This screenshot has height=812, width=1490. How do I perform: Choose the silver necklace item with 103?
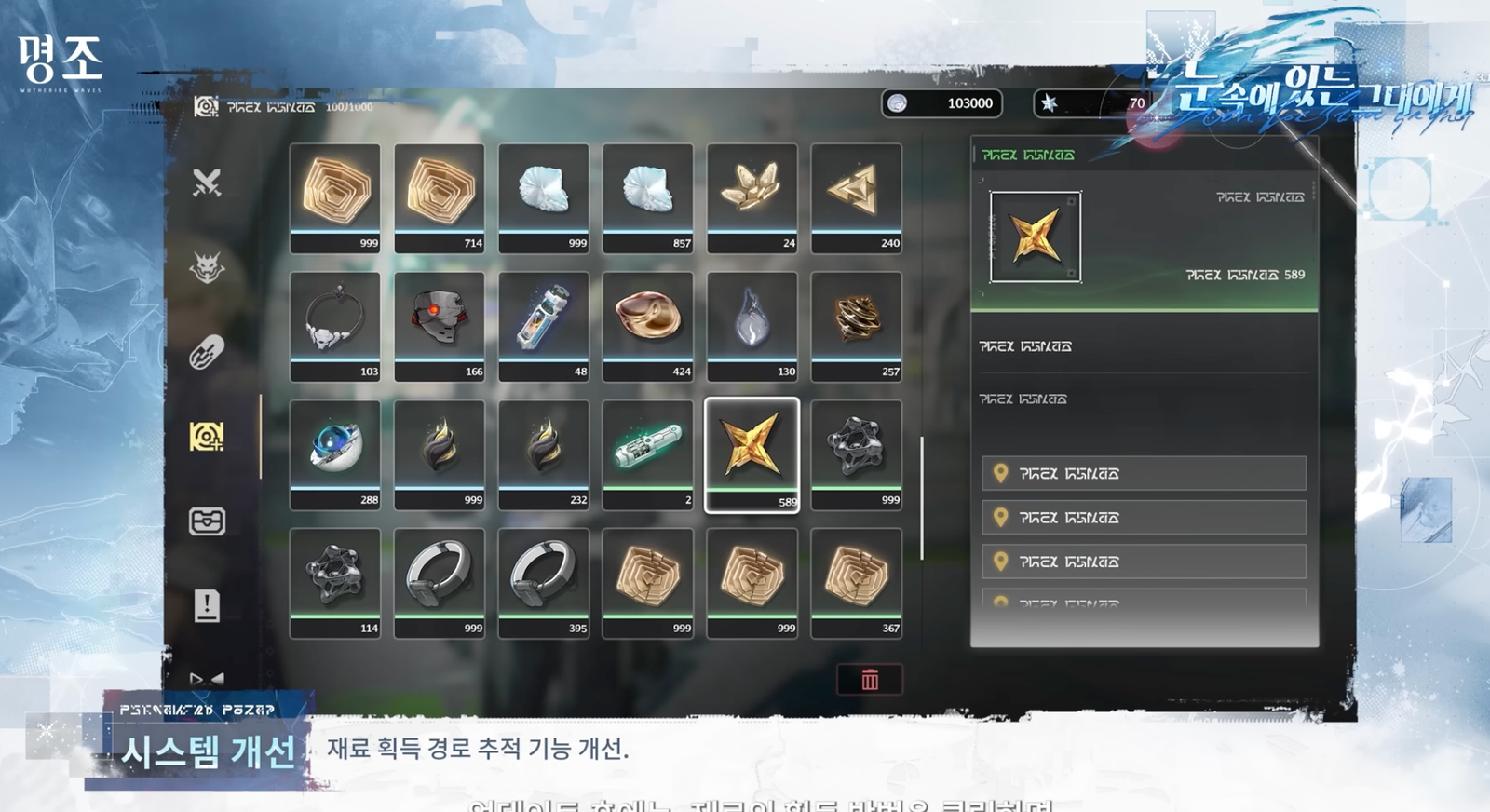coord(335,325)
